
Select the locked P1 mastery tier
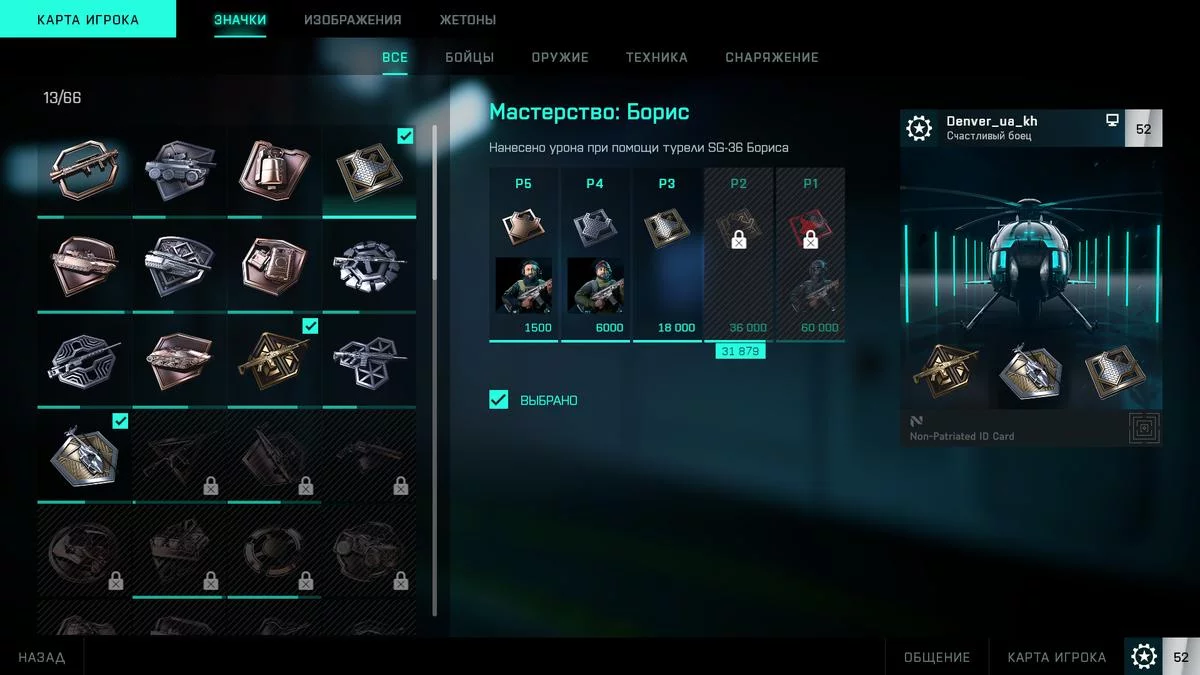[810, 254]
